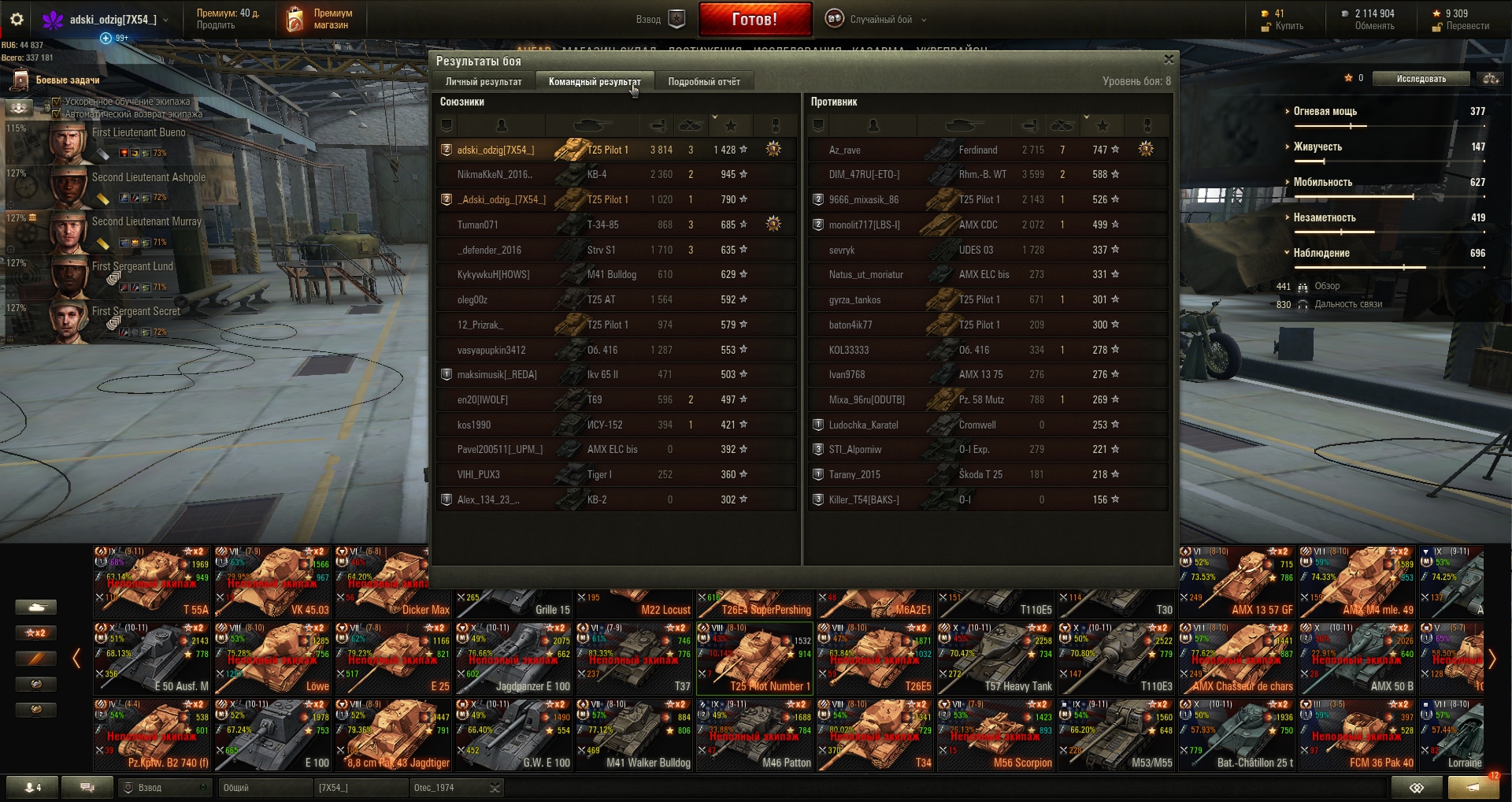Screen dimensions: 1512x802
Task: Close the battle results window
Action: pos(1169,60)
